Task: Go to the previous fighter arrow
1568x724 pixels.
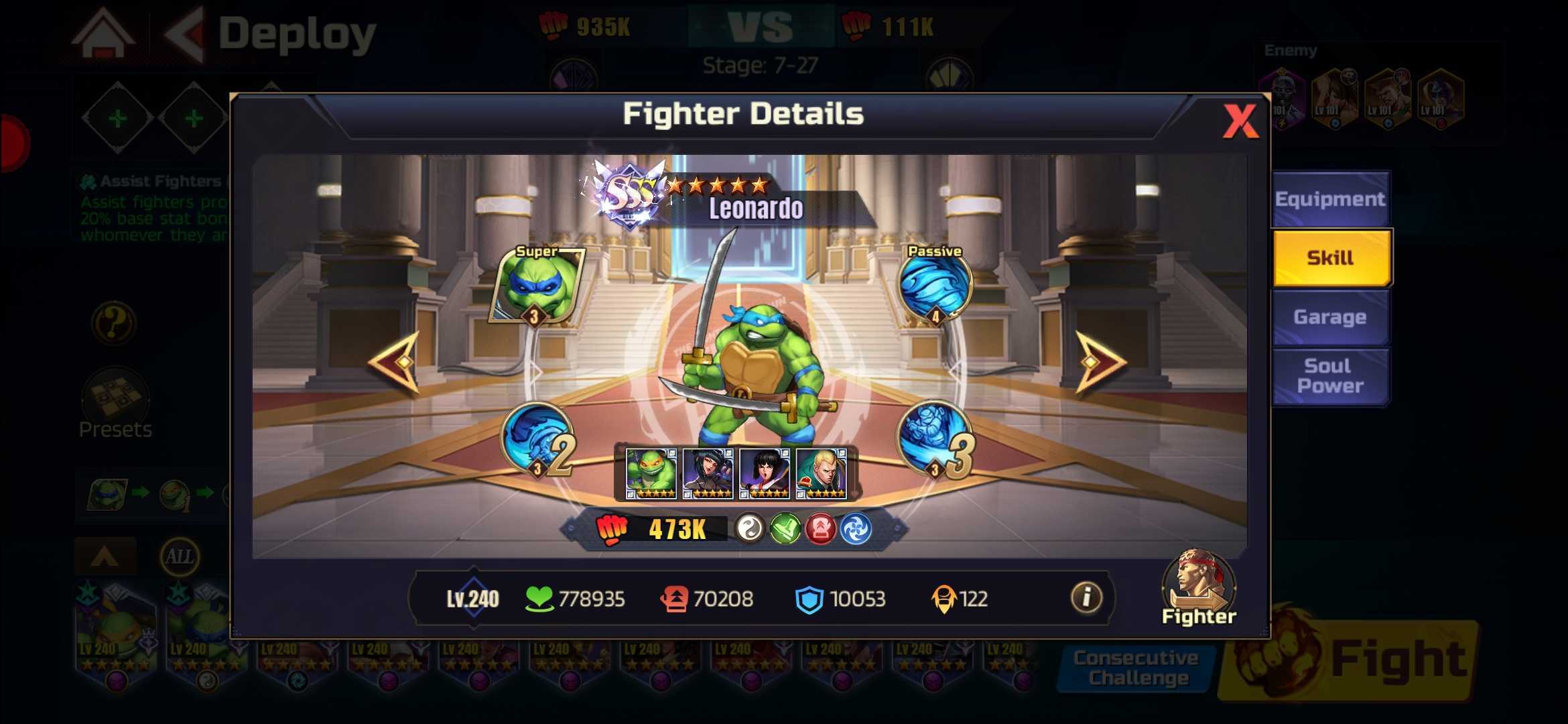Action: (x=396, y=362)
